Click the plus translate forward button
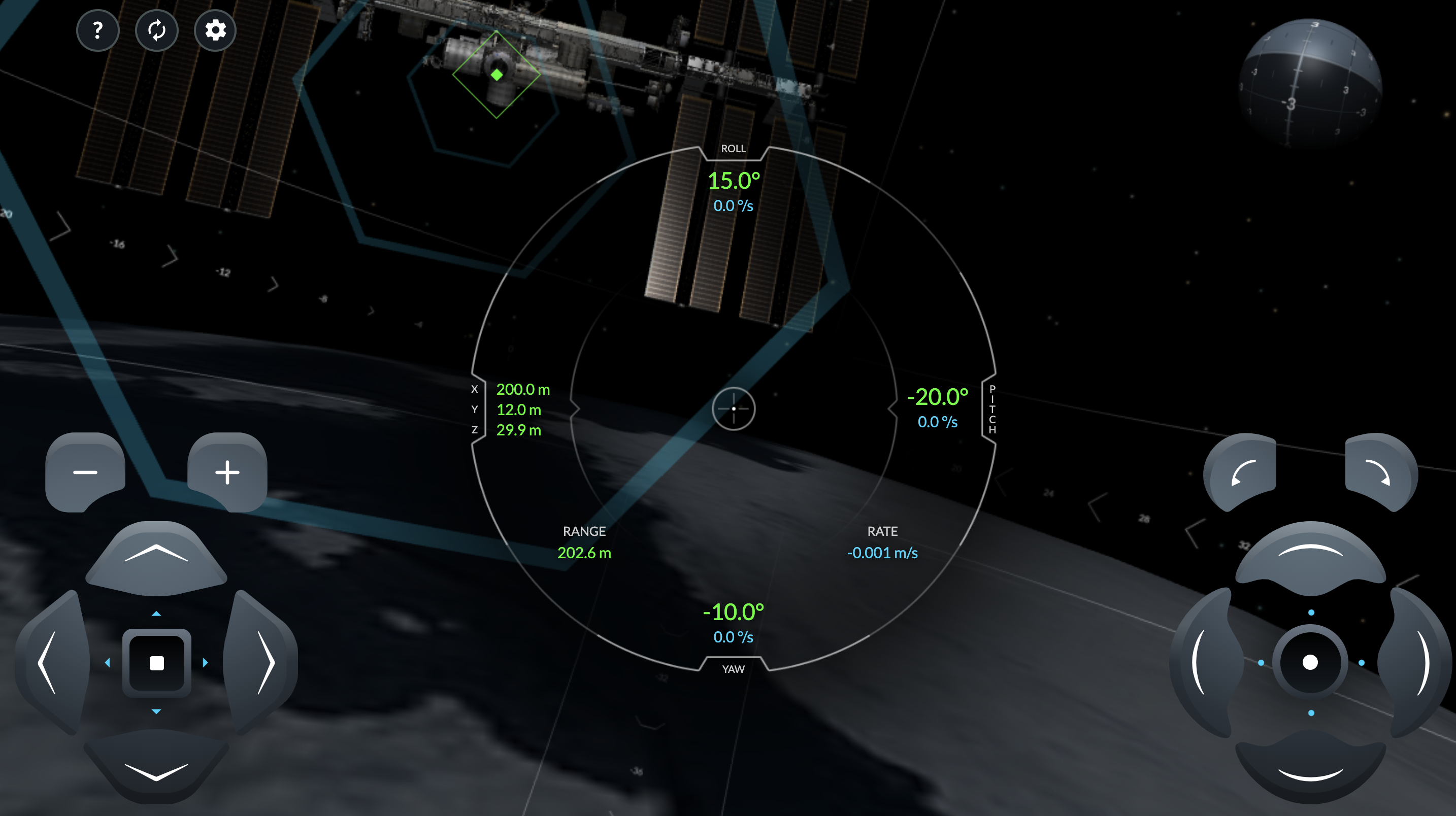Image resolution: width=1456 pixels, height=816 pixels. pyautogui.click(x=227, y=472)
